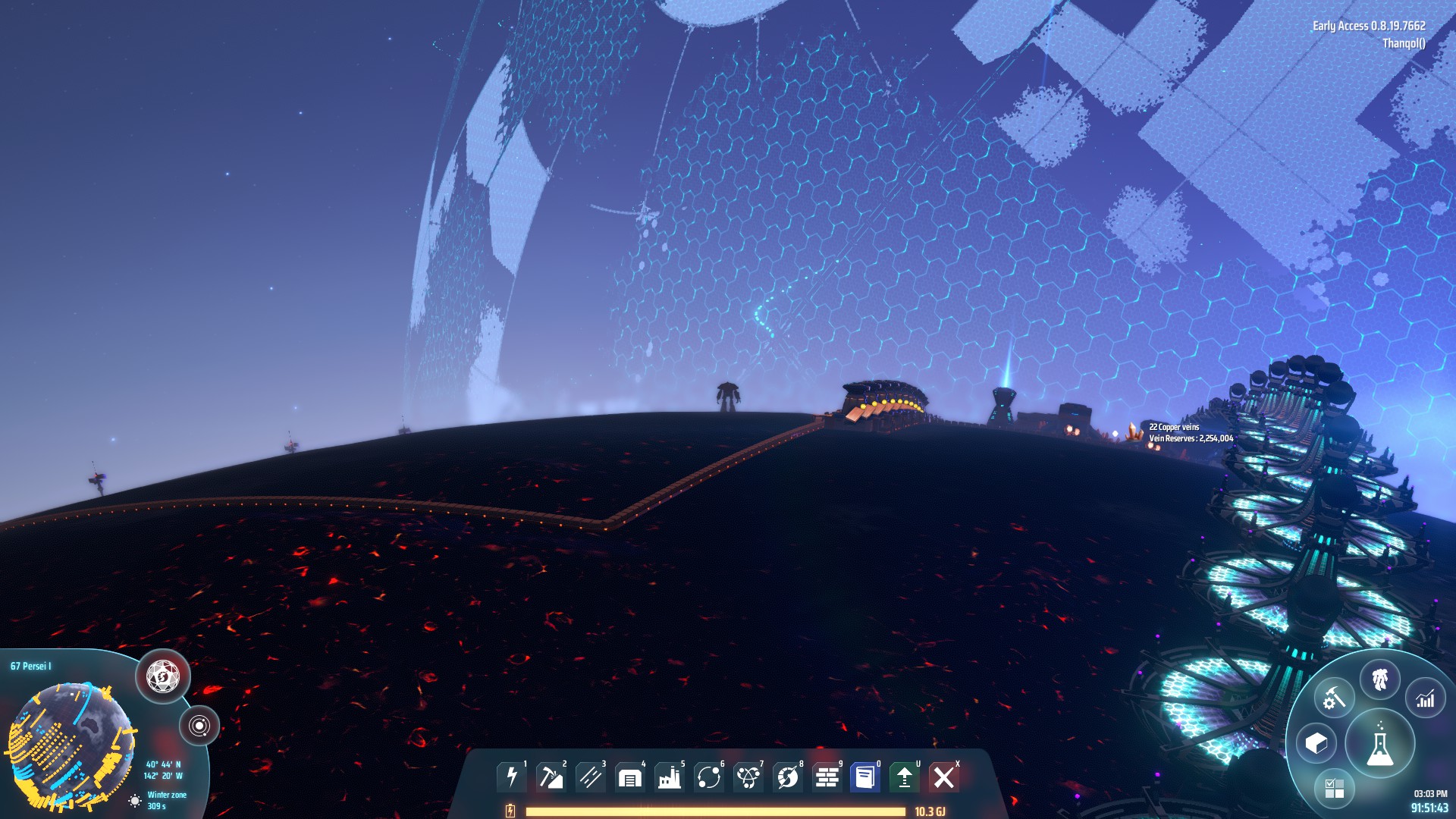Open the brick wall foundation category
Screen dimensions: 1456x819
827,777
